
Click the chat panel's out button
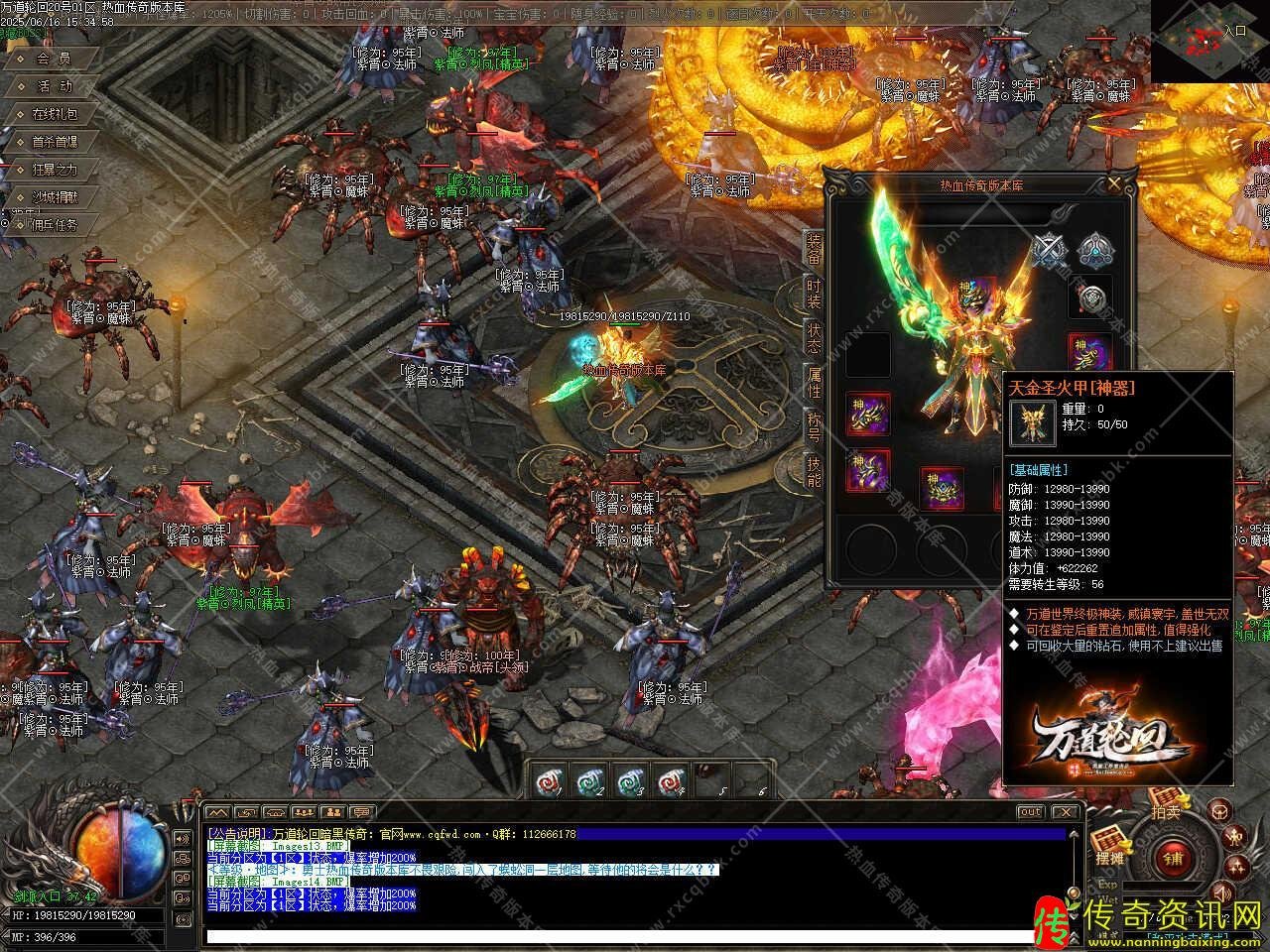tap(1031, 811)
